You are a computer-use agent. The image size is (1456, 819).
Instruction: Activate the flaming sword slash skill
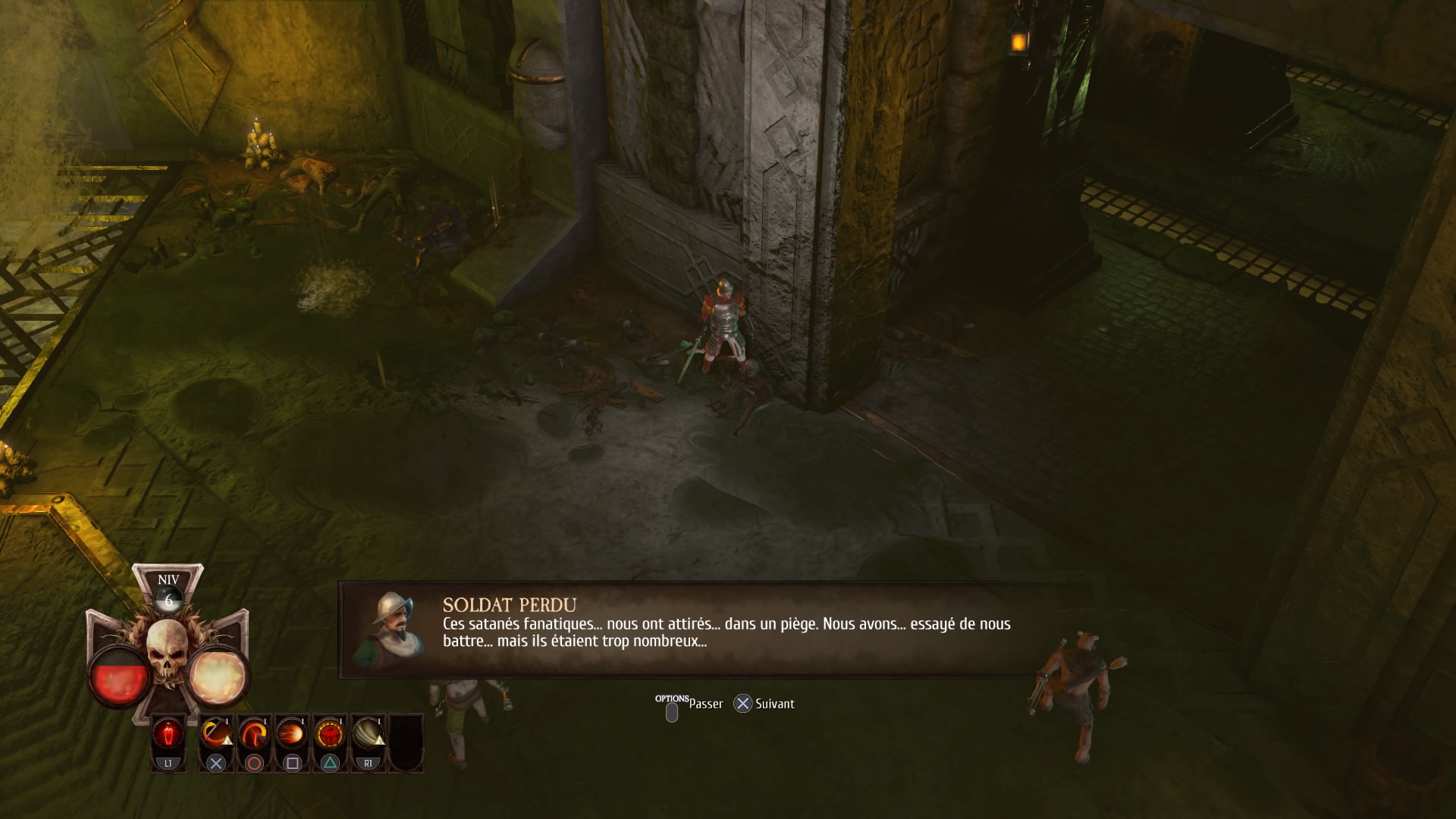(x=216, y=736)
